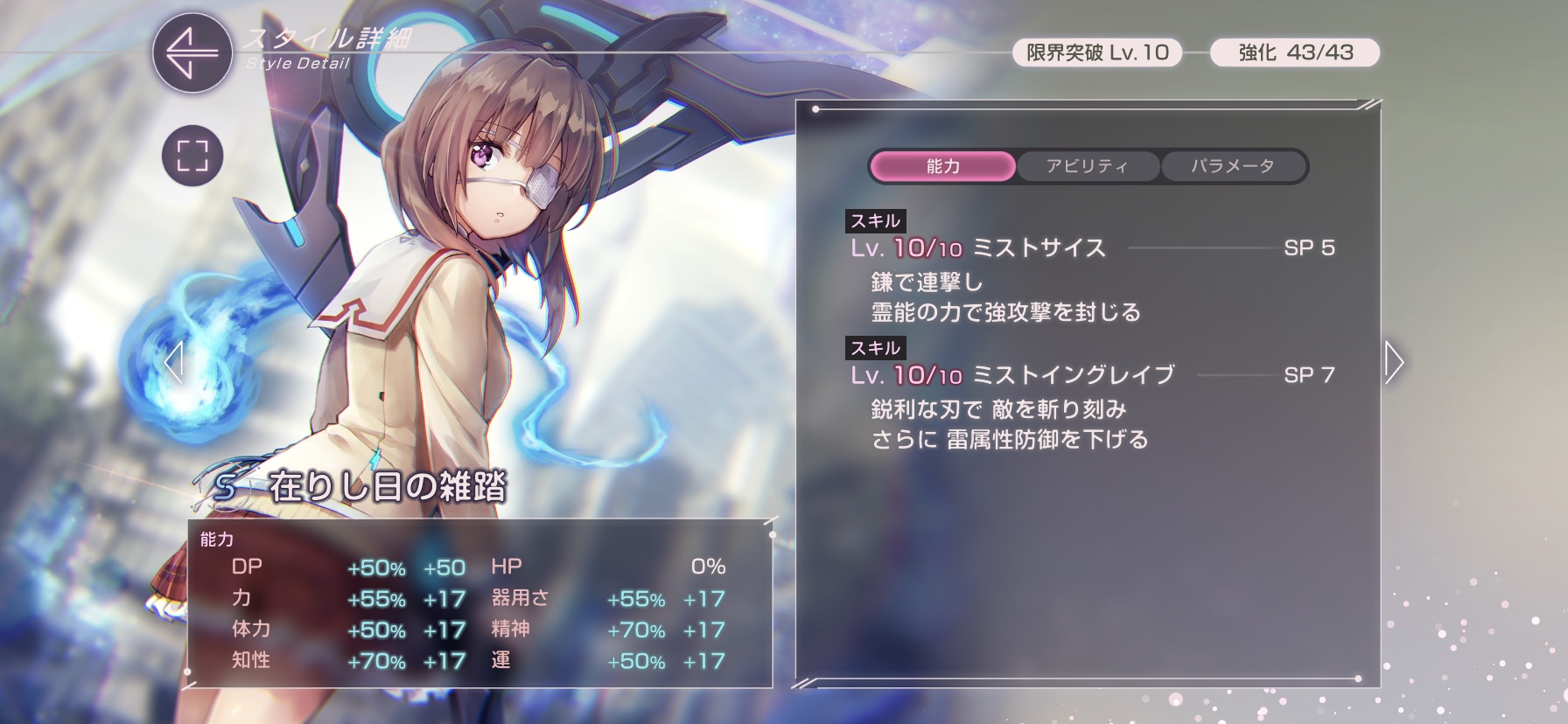Show the next style with right arrow
Screen dimensions: 1568x724
1394,362
